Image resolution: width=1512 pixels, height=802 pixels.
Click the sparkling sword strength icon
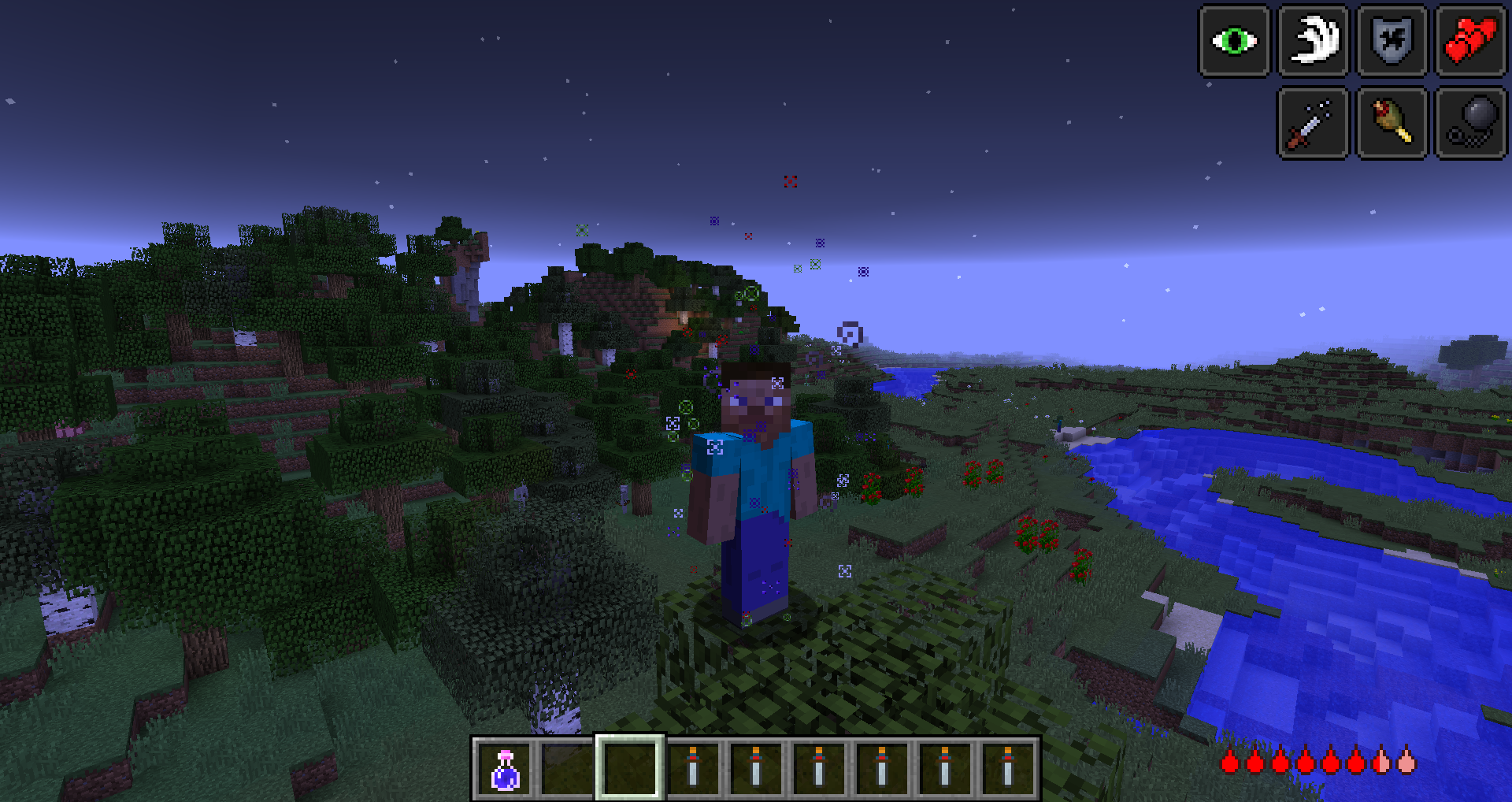click(x=1312, y=123)
